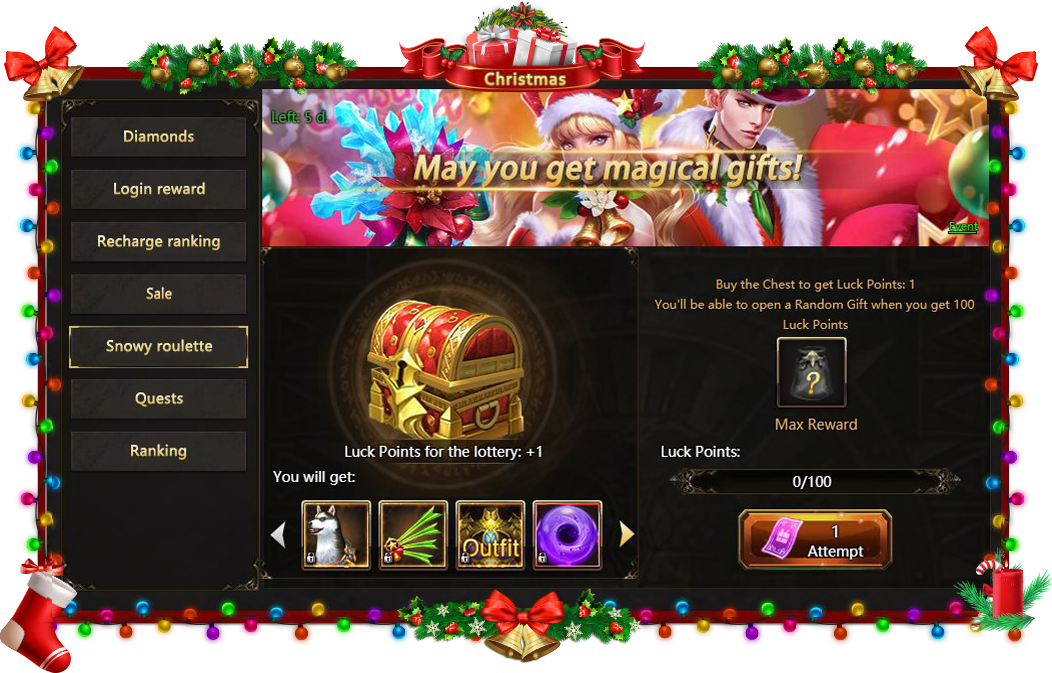Select the purple donut reward icon

coord(567,535)
